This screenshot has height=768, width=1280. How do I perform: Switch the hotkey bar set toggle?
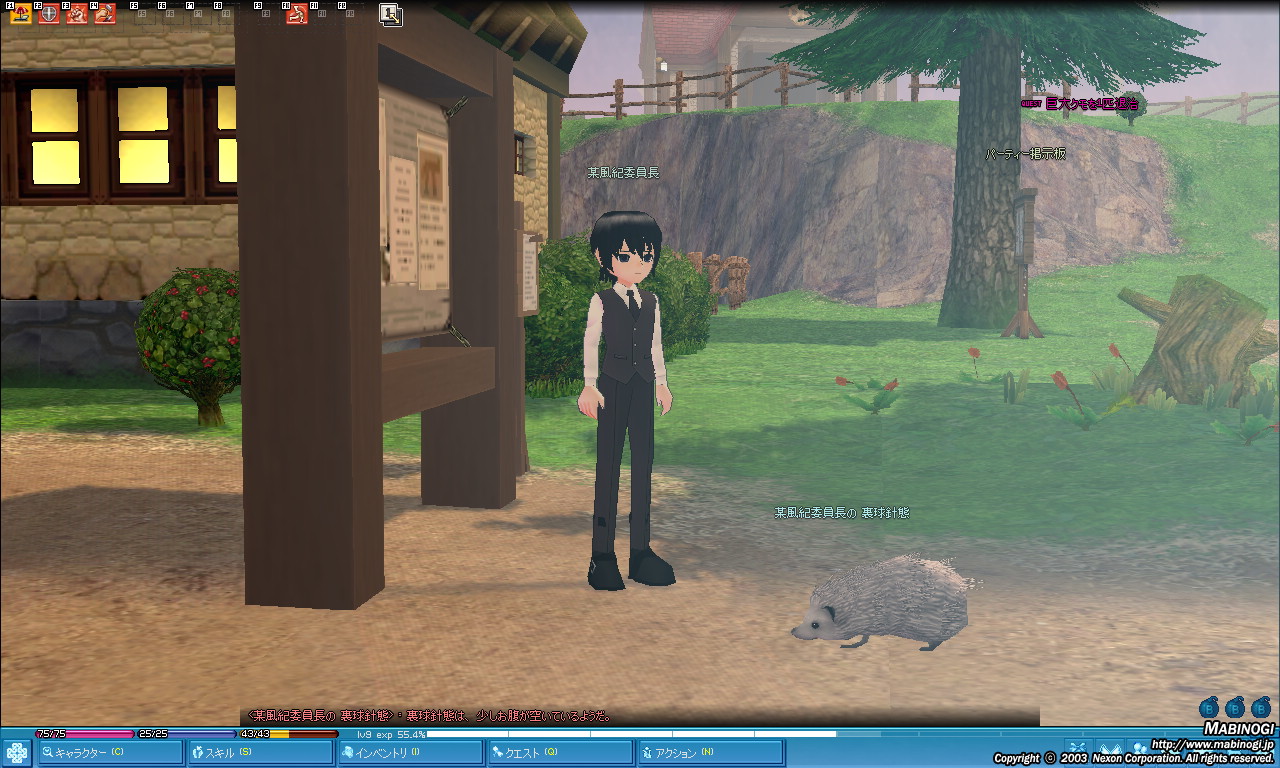[391, 14]
